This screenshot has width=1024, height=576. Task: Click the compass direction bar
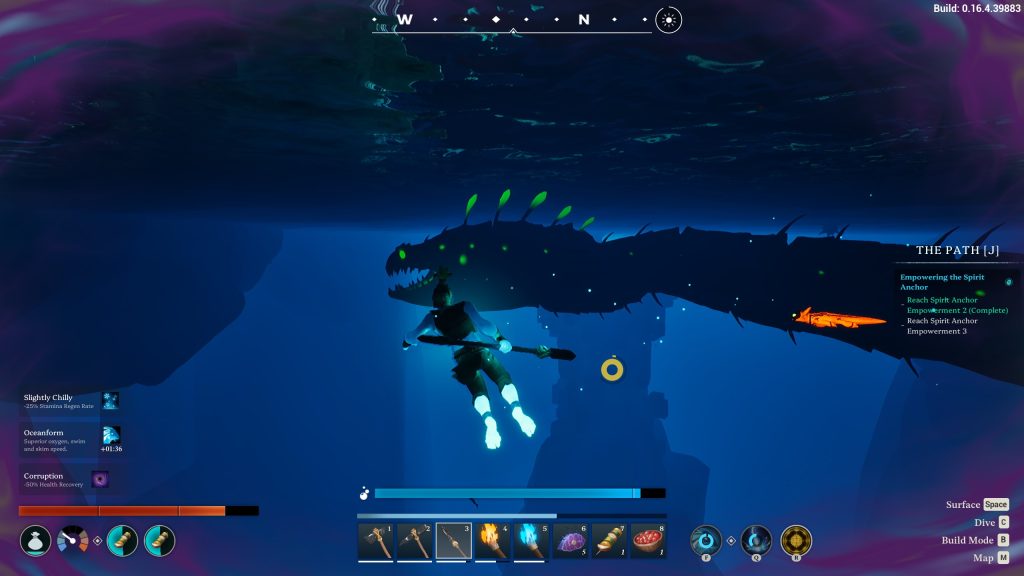coord(512,21)
